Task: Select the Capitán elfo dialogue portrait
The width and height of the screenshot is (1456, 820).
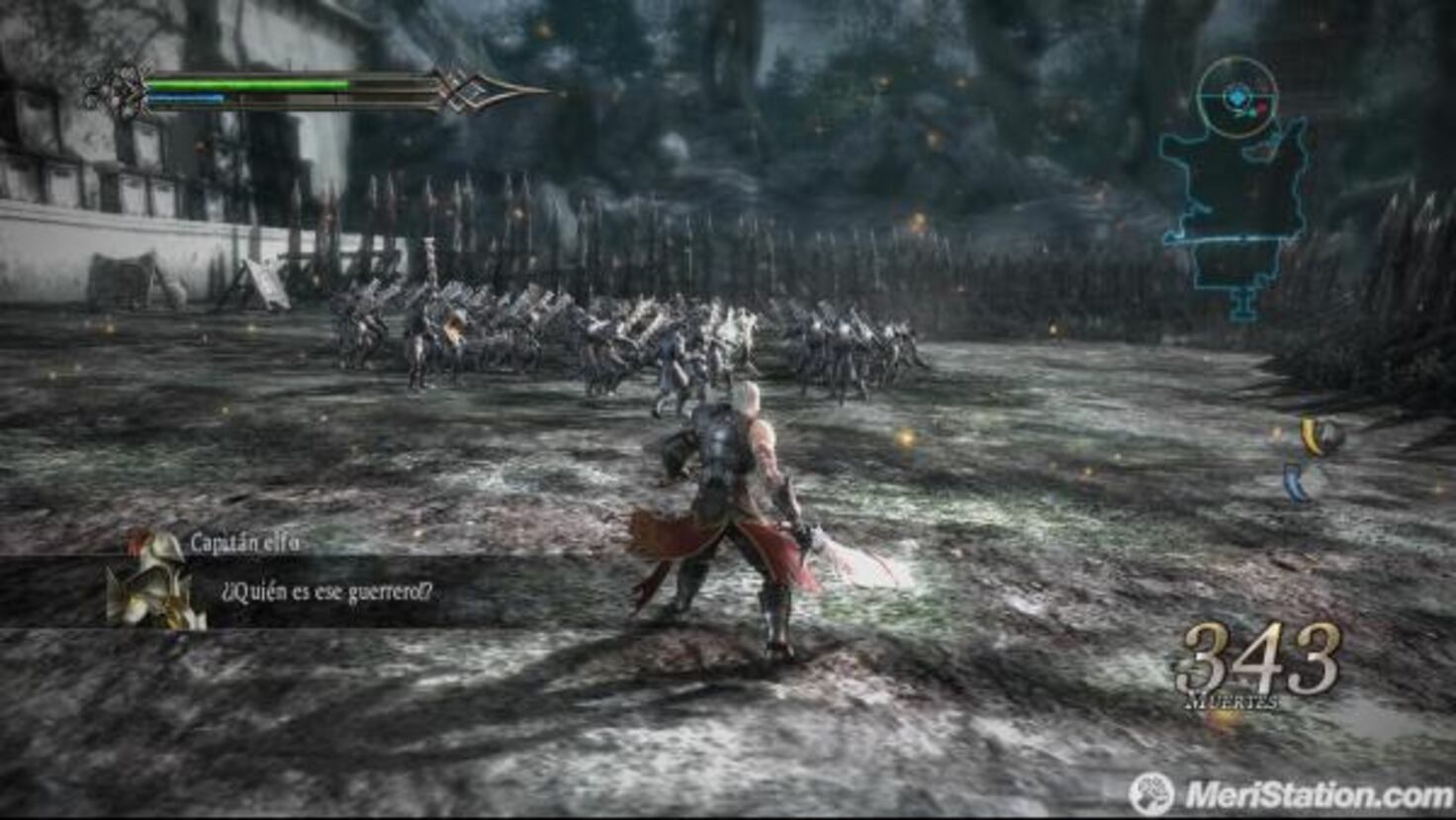Action: [155, 582]
